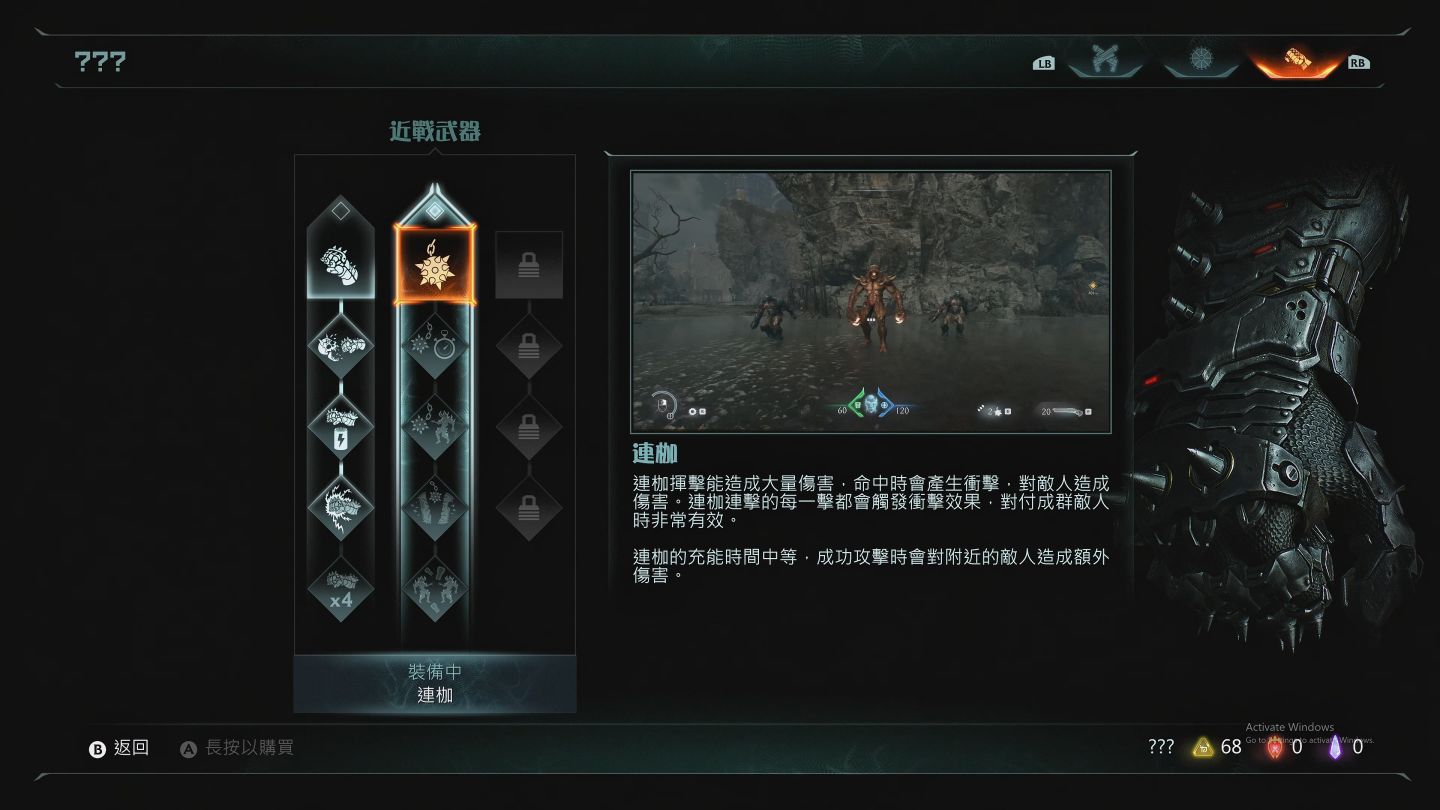Choose the electrified gauntlet upgrade

pyautogui.click(x=340, y=507)
